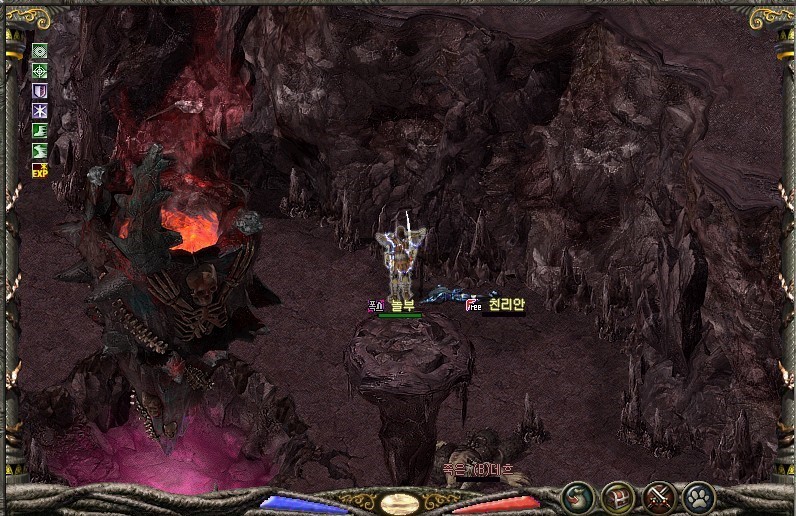This screenshot has width=796, height=516.
Task: Select the concentric circles buff icon
Action: 40,51
